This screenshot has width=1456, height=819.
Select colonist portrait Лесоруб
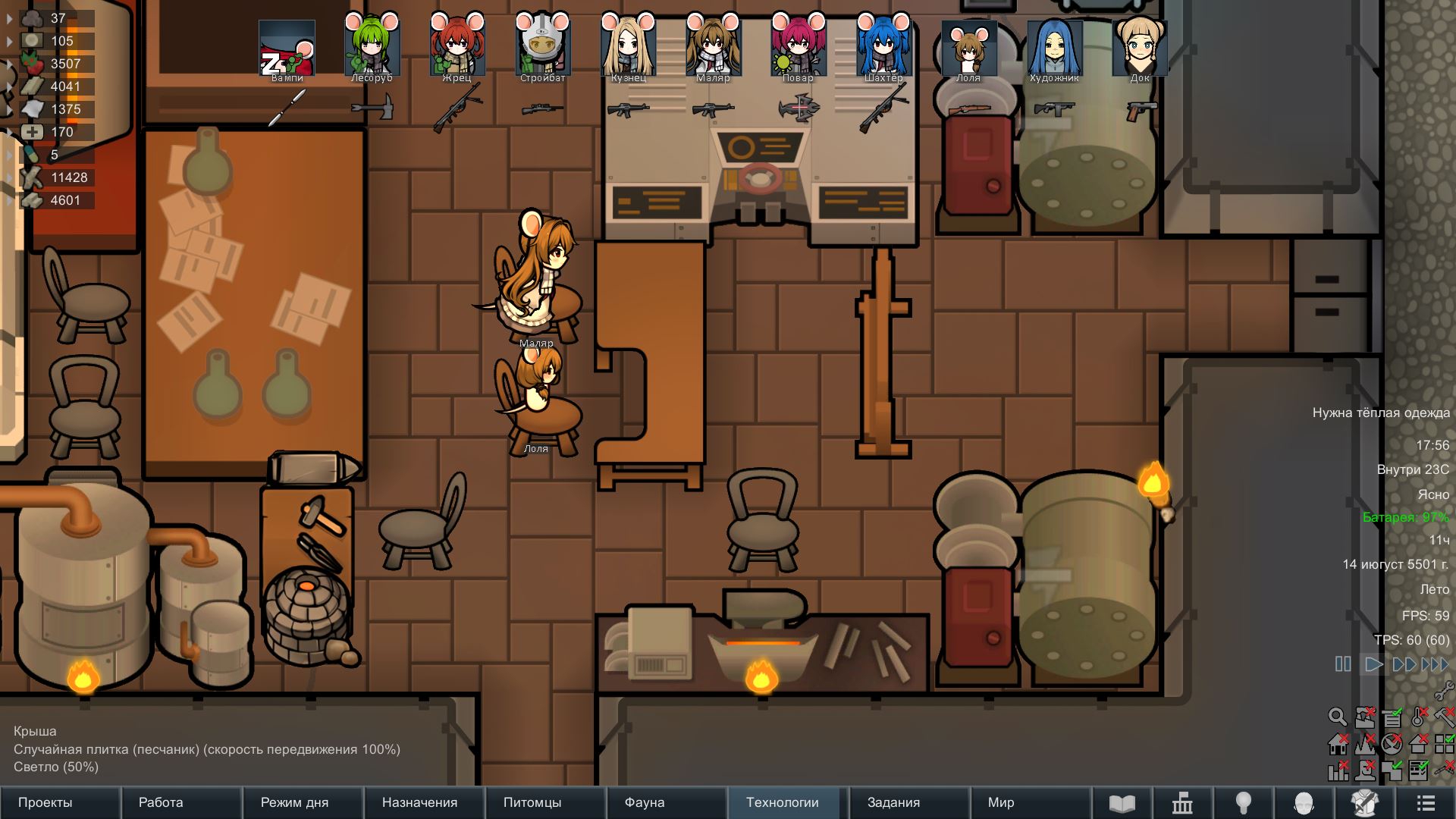pyautogui.click(x=372, y=47)
